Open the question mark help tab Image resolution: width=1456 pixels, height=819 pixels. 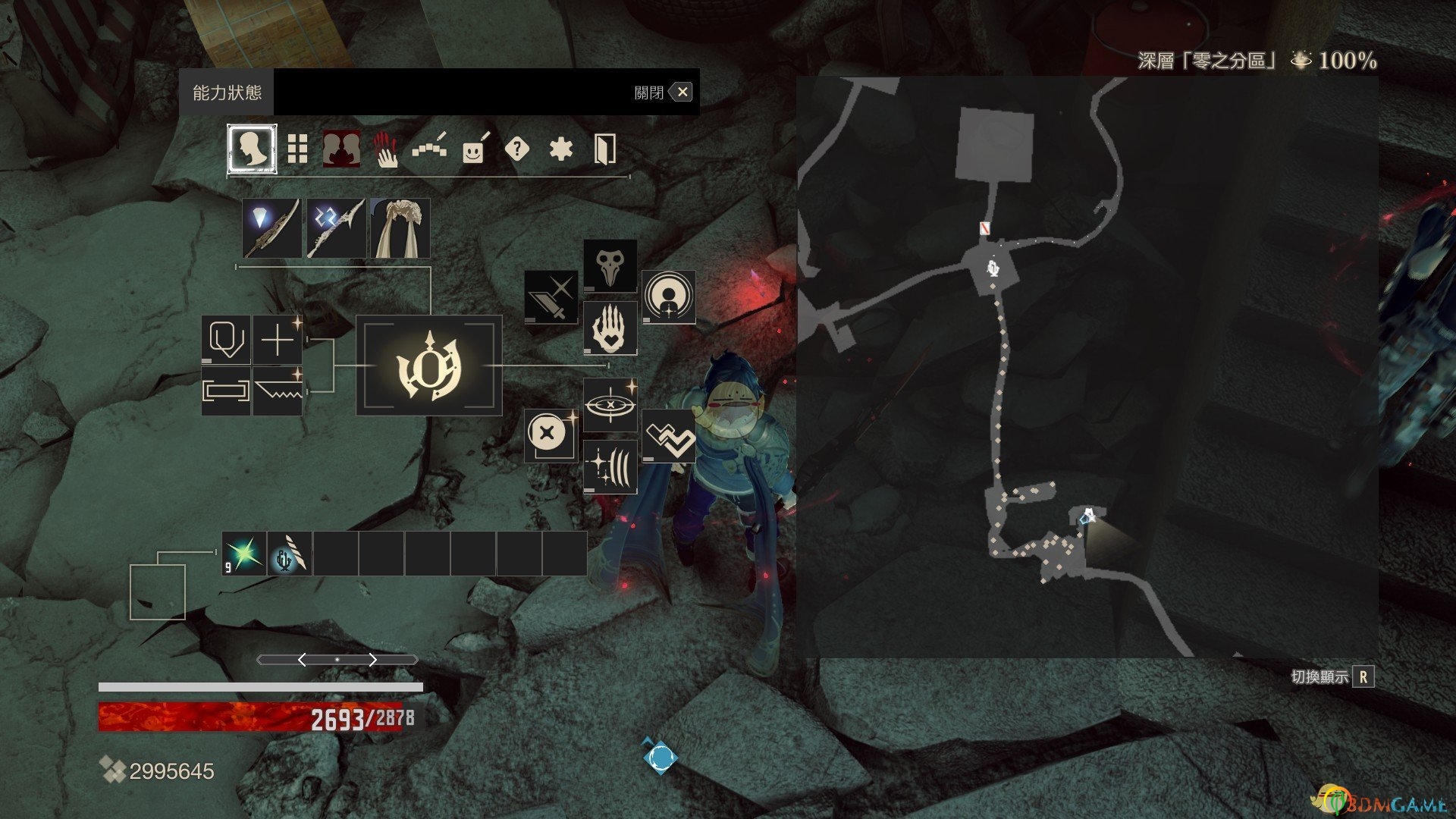[x=516, y=149]
